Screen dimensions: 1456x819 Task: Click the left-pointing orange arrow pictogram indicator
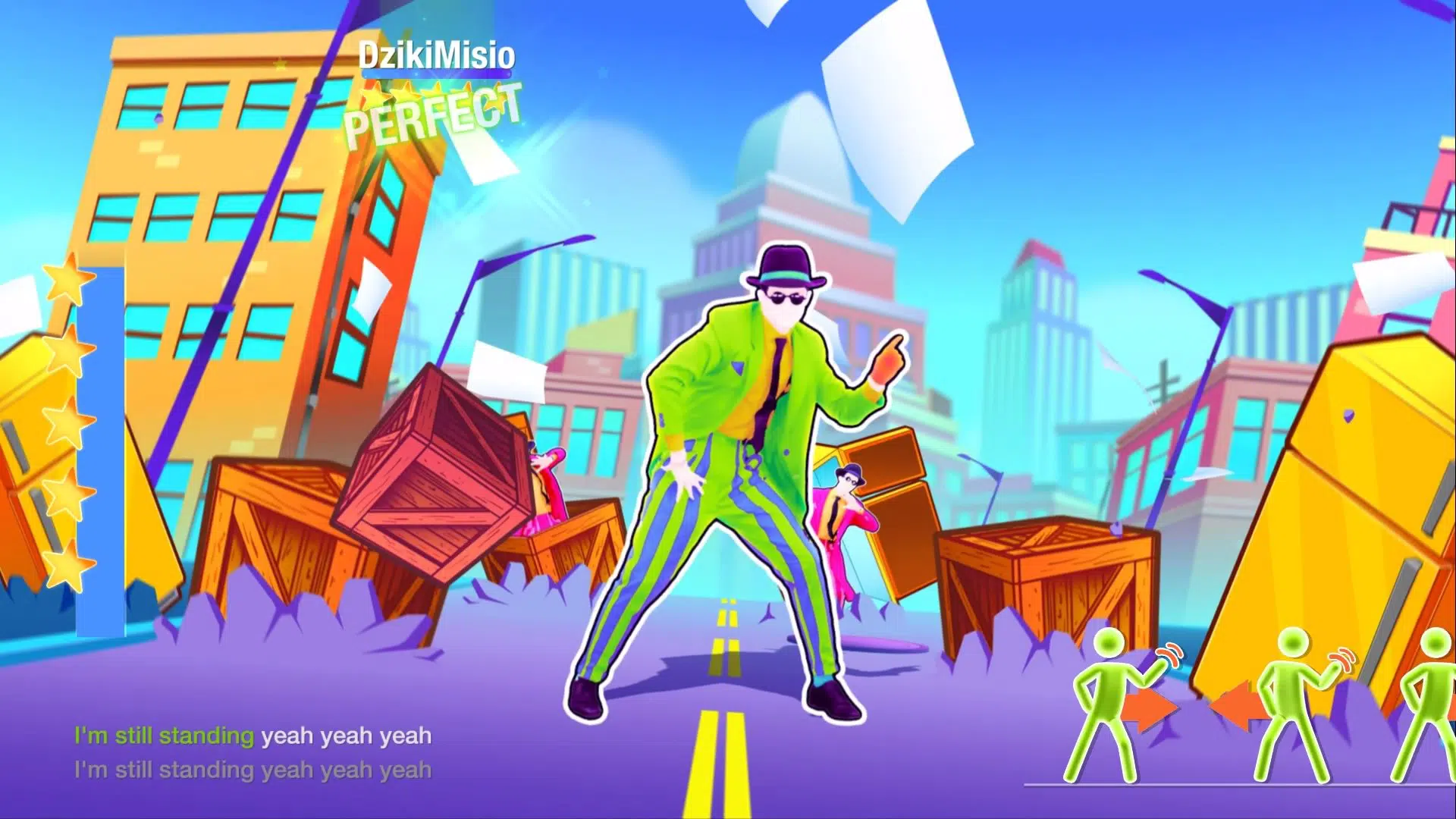coord(1238,706)
